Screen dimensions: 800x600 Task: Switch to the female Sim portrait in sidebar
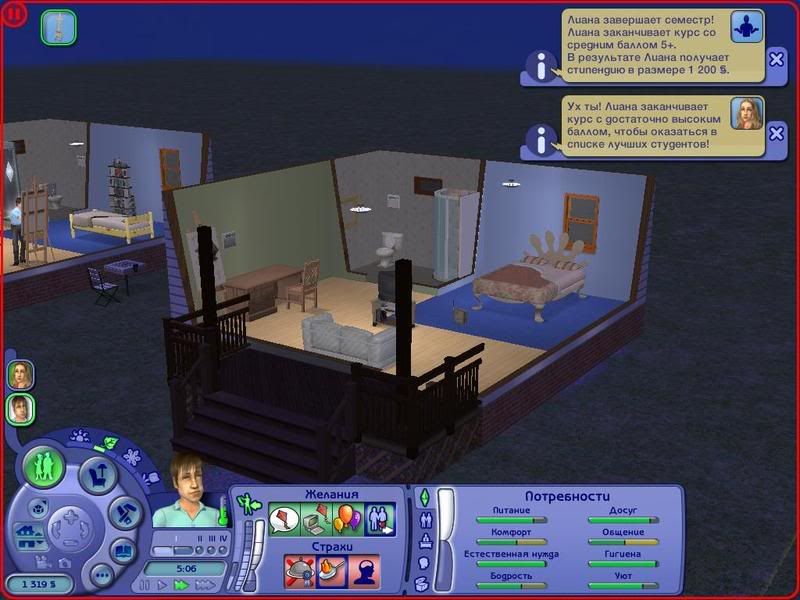tap(20, 374)
